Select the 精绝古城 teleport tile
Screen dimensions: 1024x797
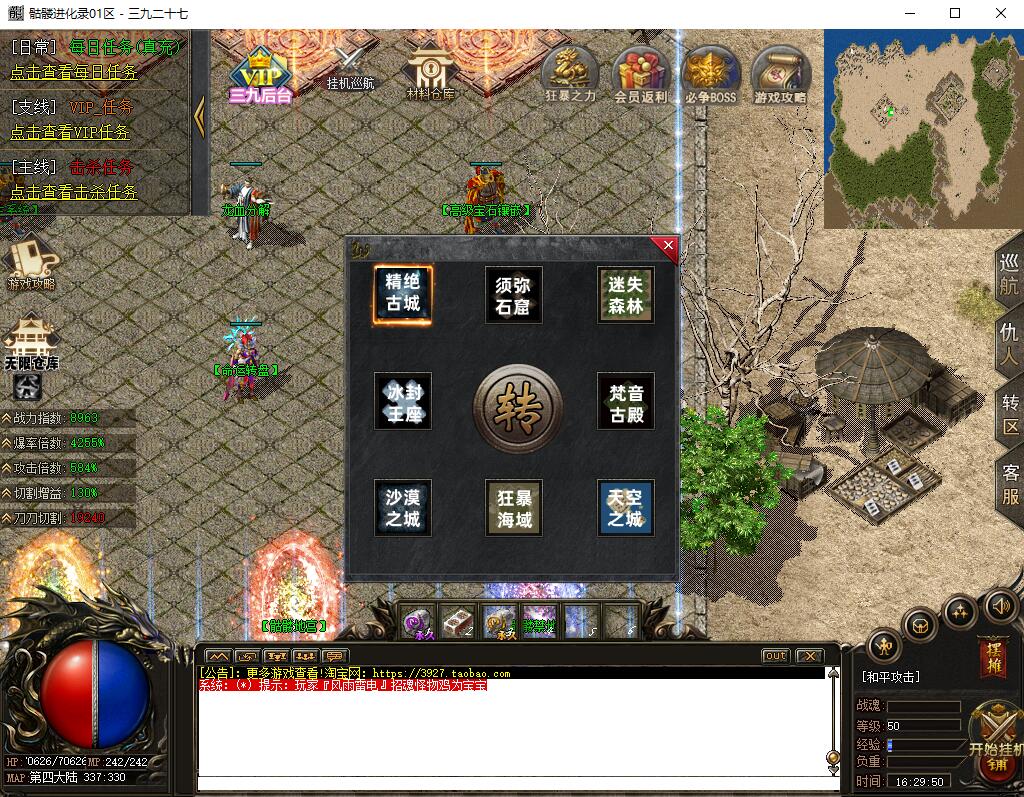click(403, 294)
